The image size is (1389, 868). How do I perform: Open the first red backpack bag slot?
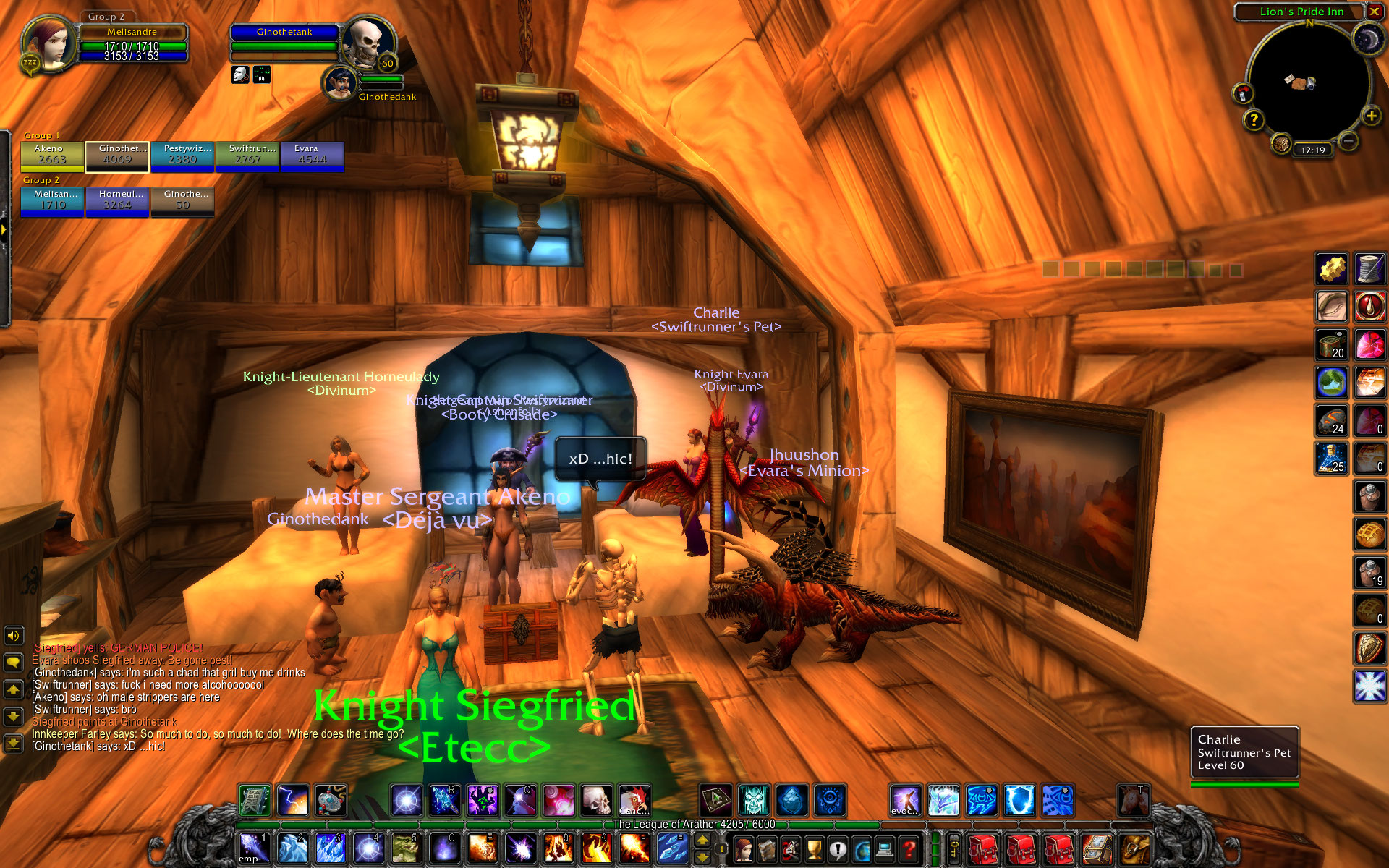coord(983,848)
